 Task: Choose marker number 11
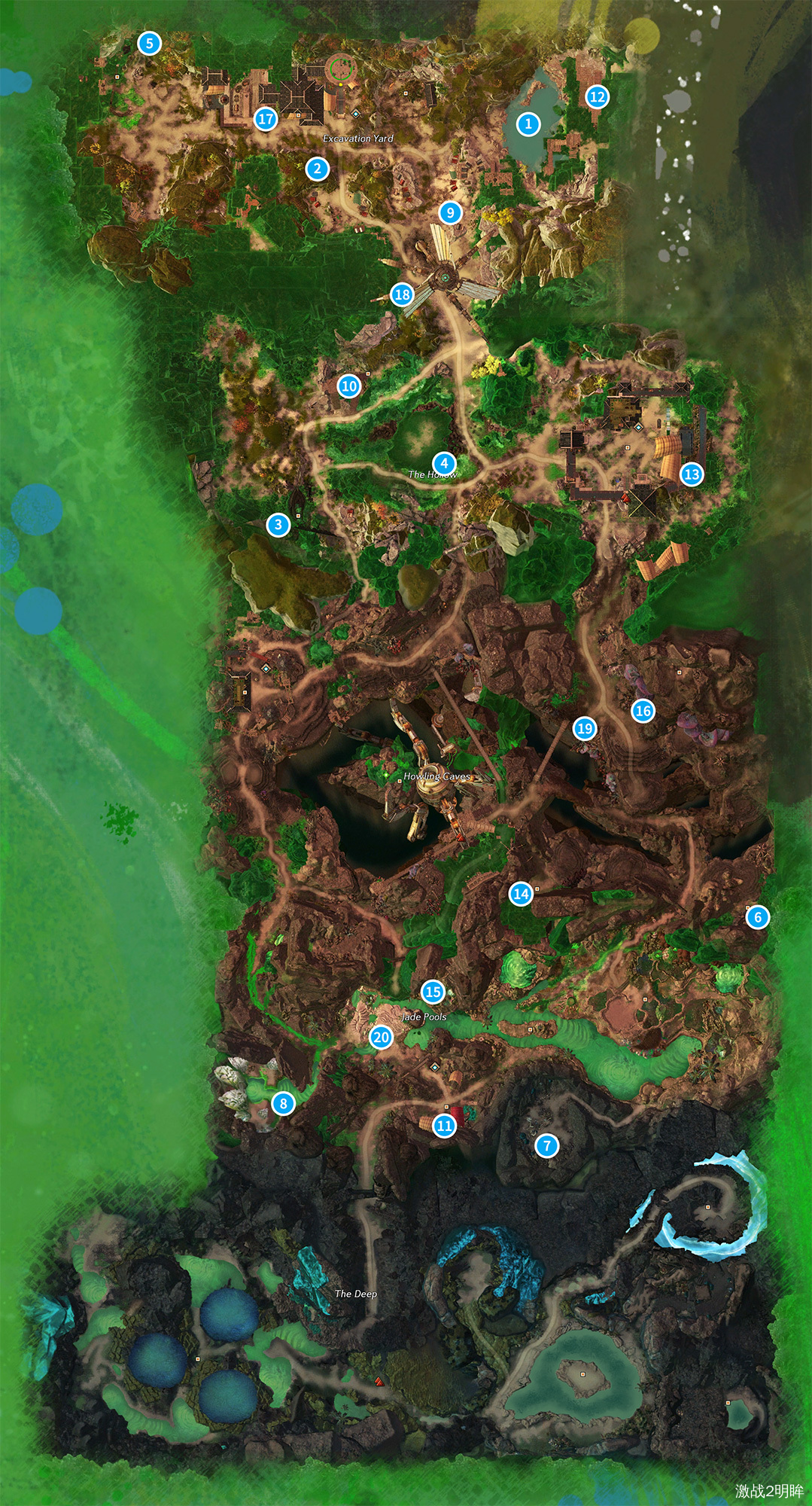(x=444, y=1126)
